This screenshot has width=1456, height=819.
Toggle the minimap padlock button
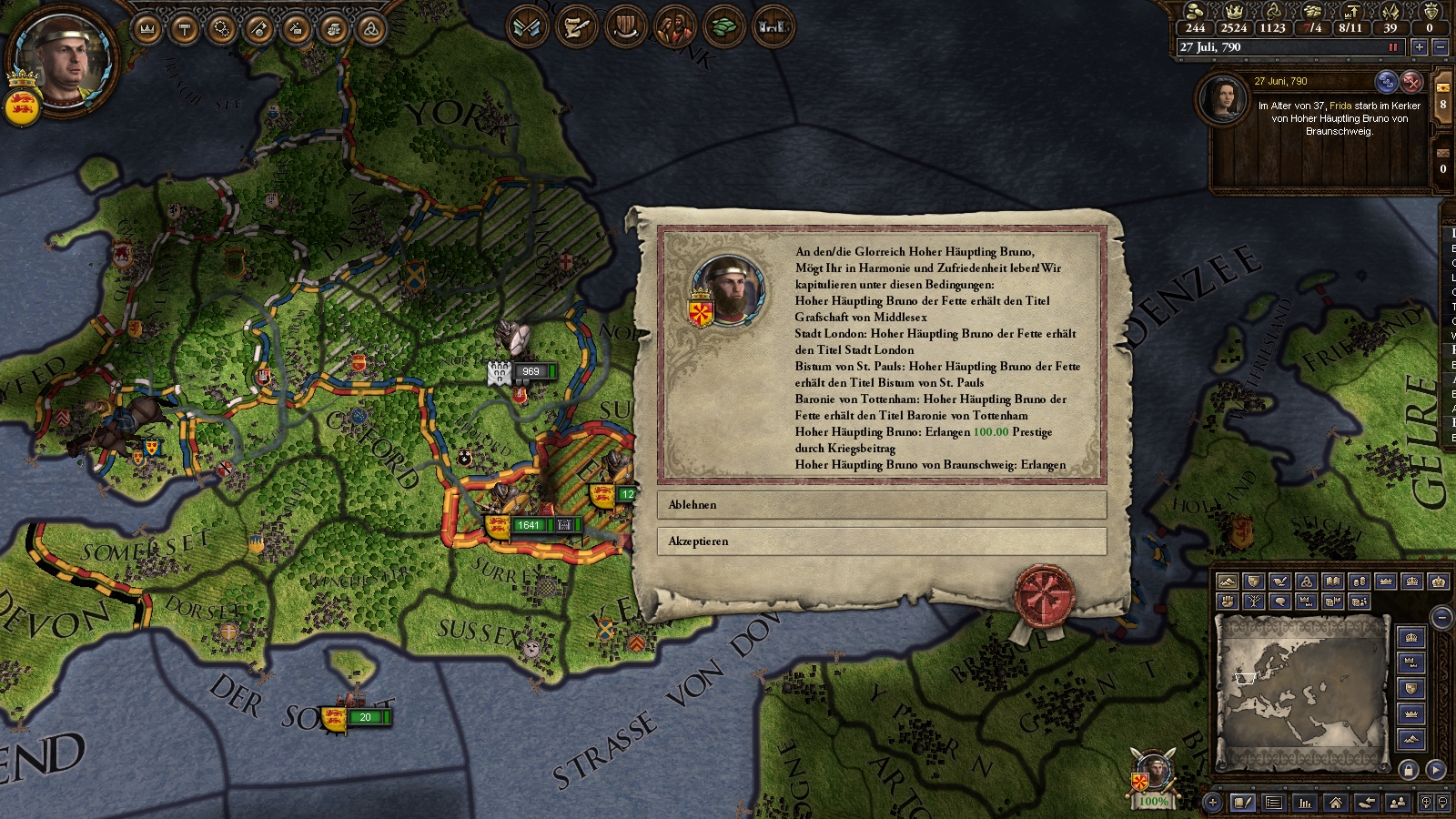[1409, 770]
